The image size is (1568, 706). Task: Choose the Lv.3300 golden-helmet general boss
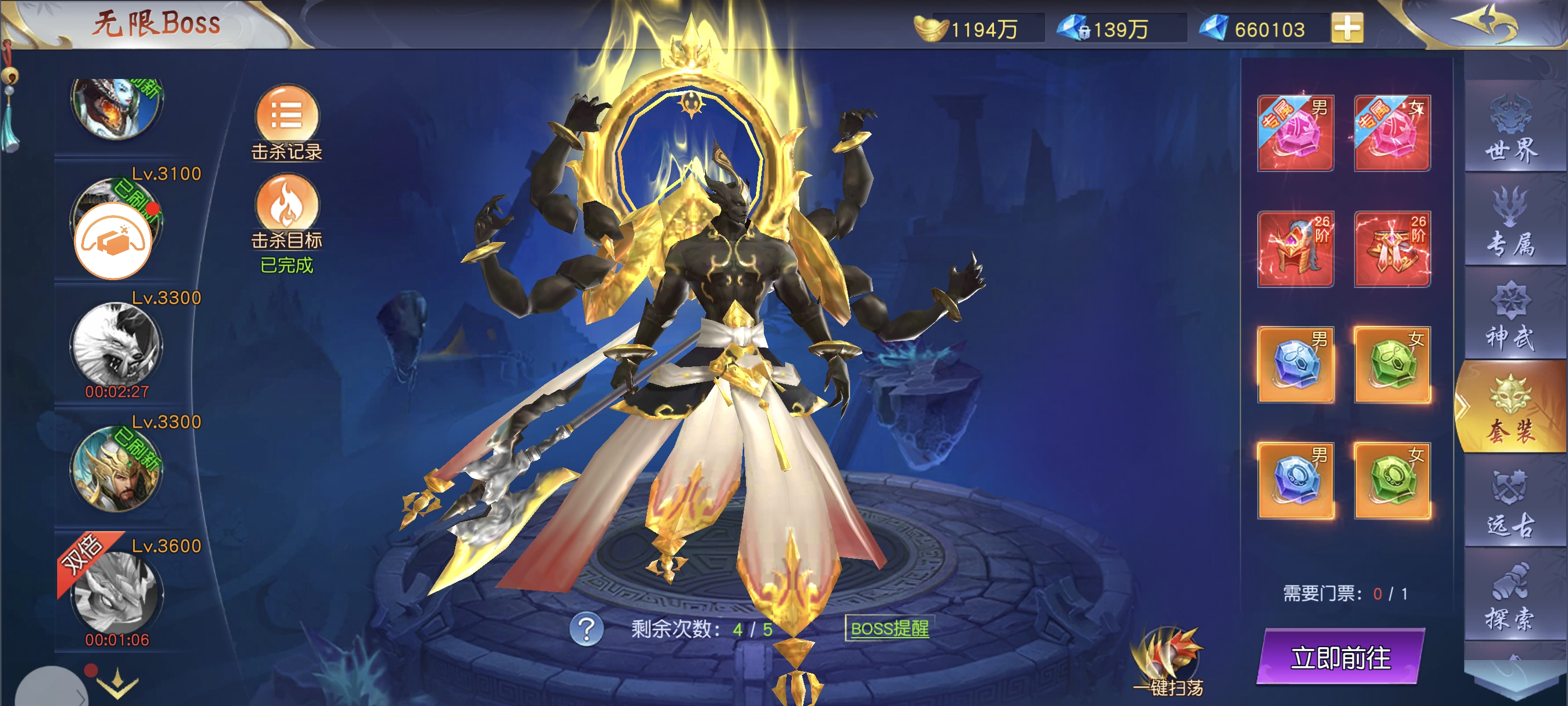click(116, 469)
